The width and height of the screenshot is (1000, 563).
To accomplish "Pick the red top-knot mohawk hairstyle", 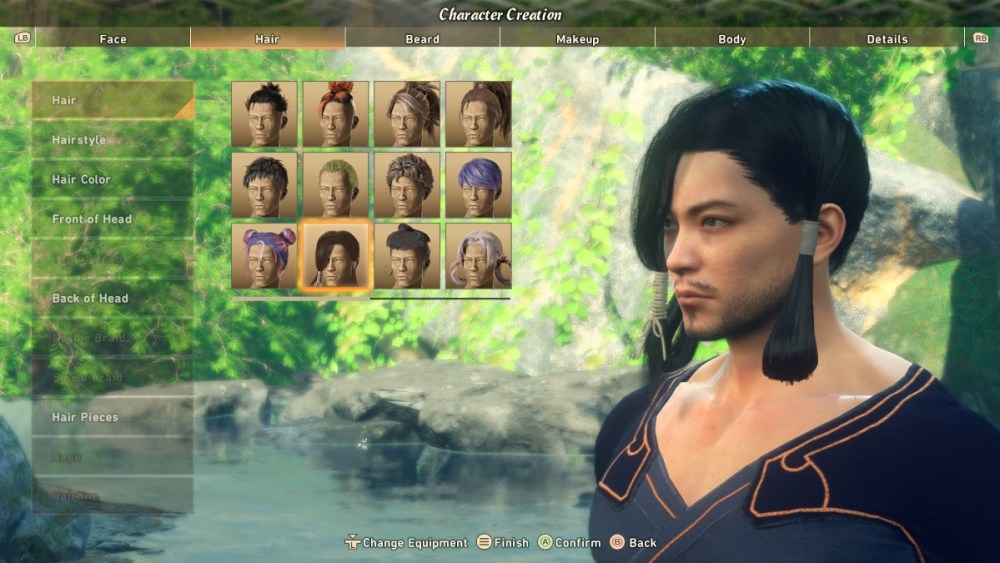I will point(336,114).
